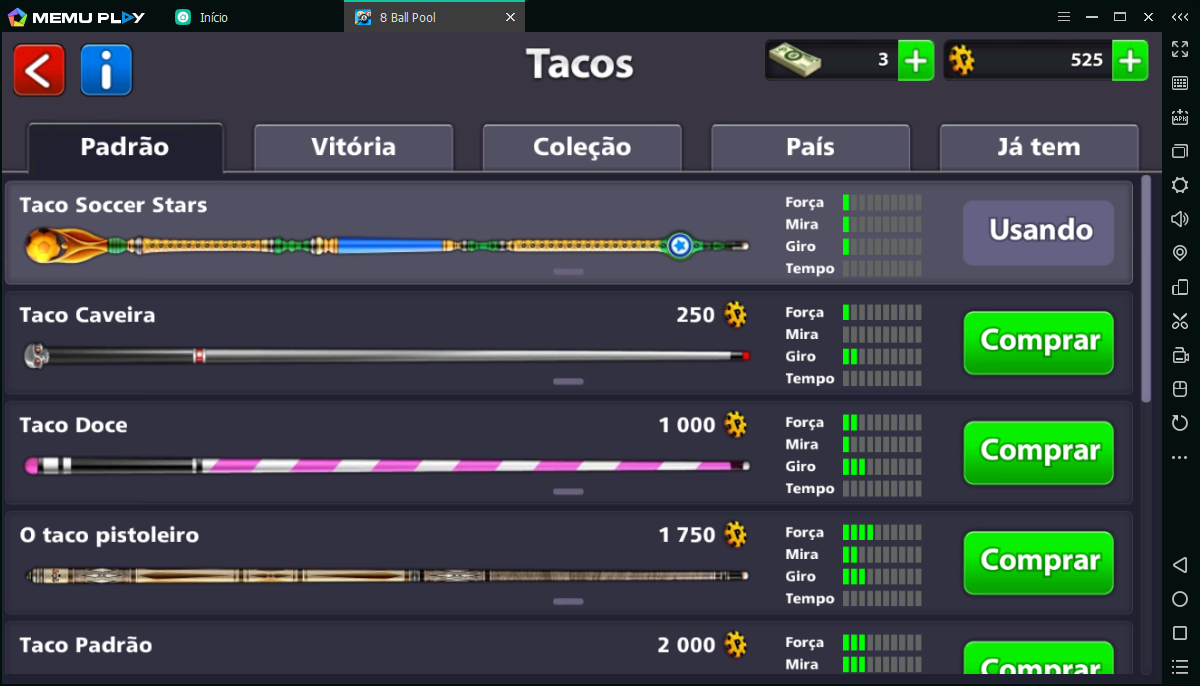Close the 8 Ball Pool emulator tab

tap(510, 17)
